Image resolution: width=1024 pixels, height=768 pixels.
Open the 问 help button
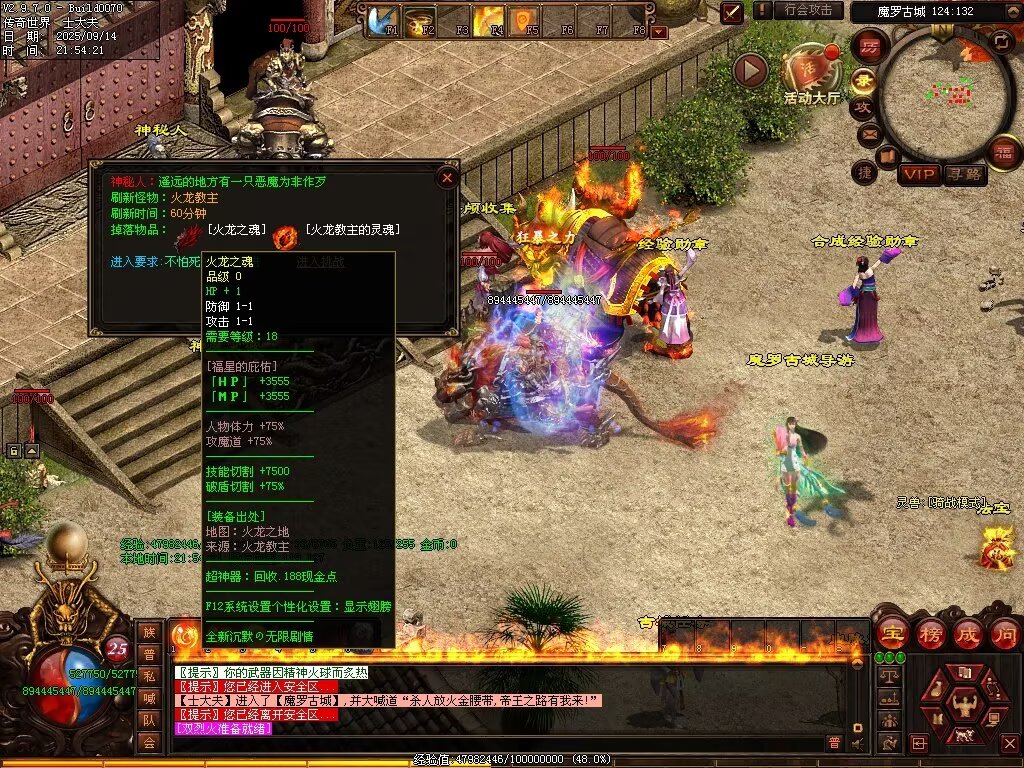(x=1004, y=632)
